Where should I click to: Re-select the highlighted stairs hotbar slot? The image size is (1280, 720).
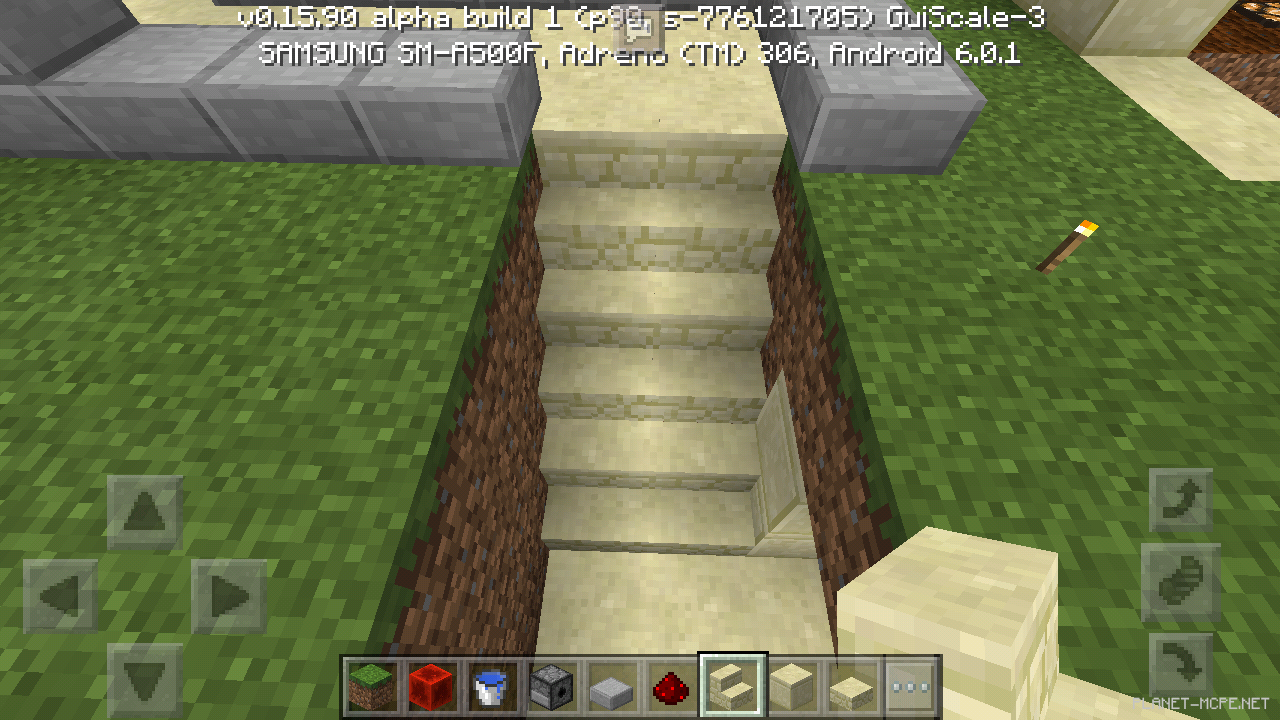click(x=731, y=685)
